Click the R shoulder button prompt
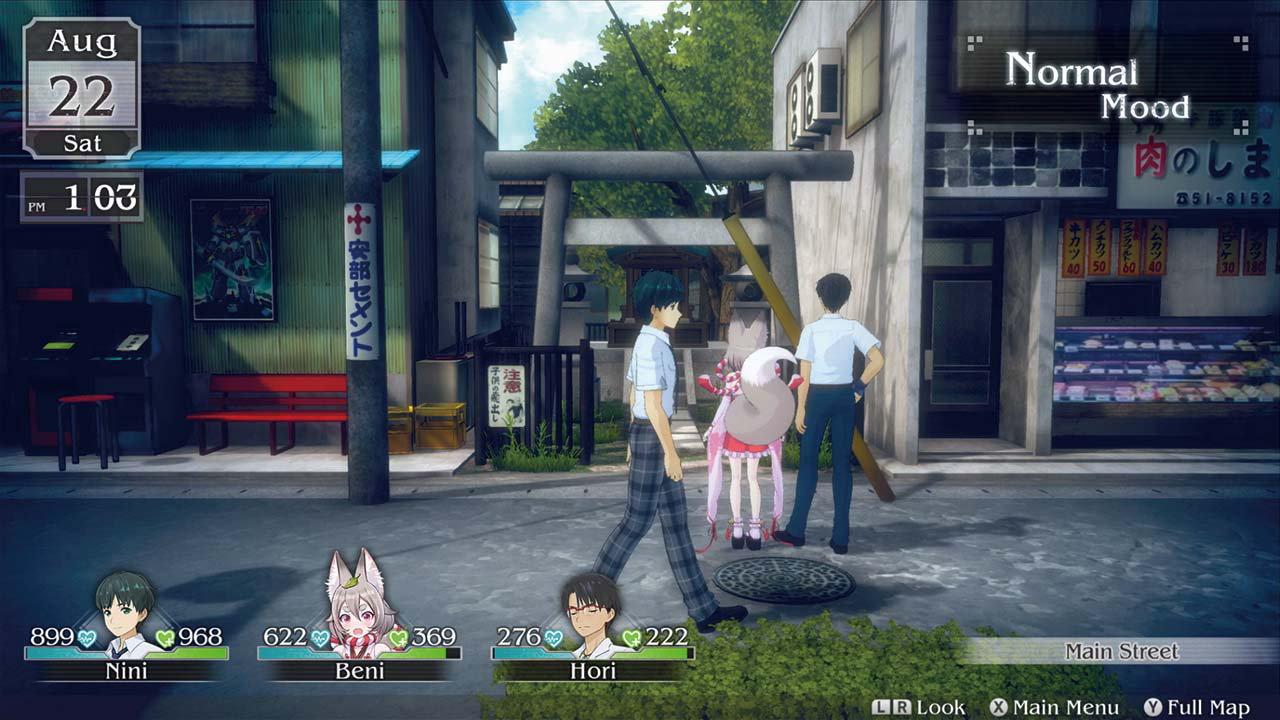The image size is (1280, 720). (x=901, y=706)
